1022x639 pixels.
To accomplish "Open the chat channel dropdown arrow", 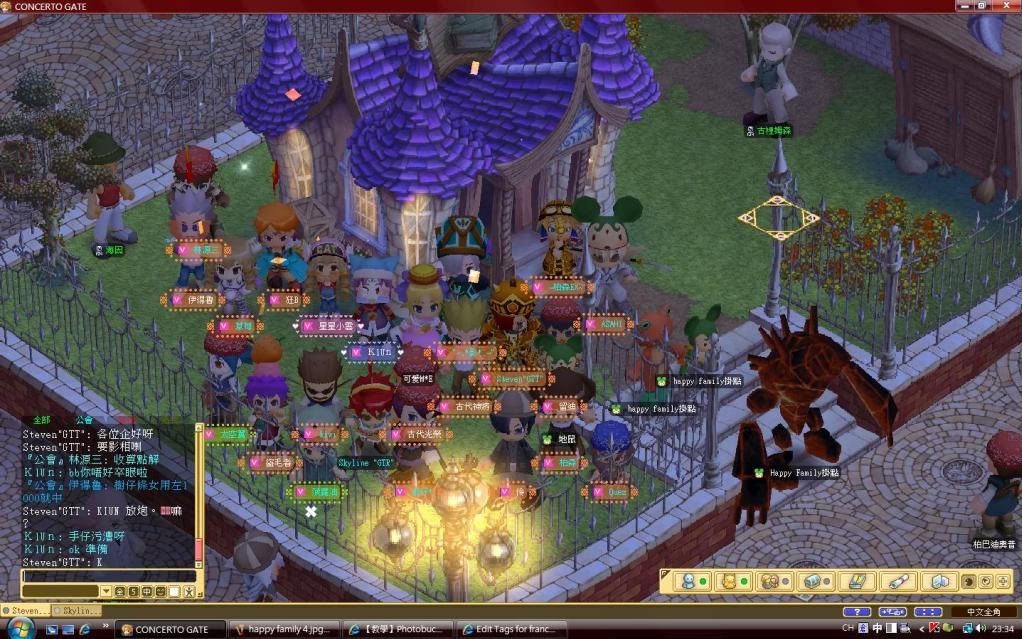I will coord(105,592).
